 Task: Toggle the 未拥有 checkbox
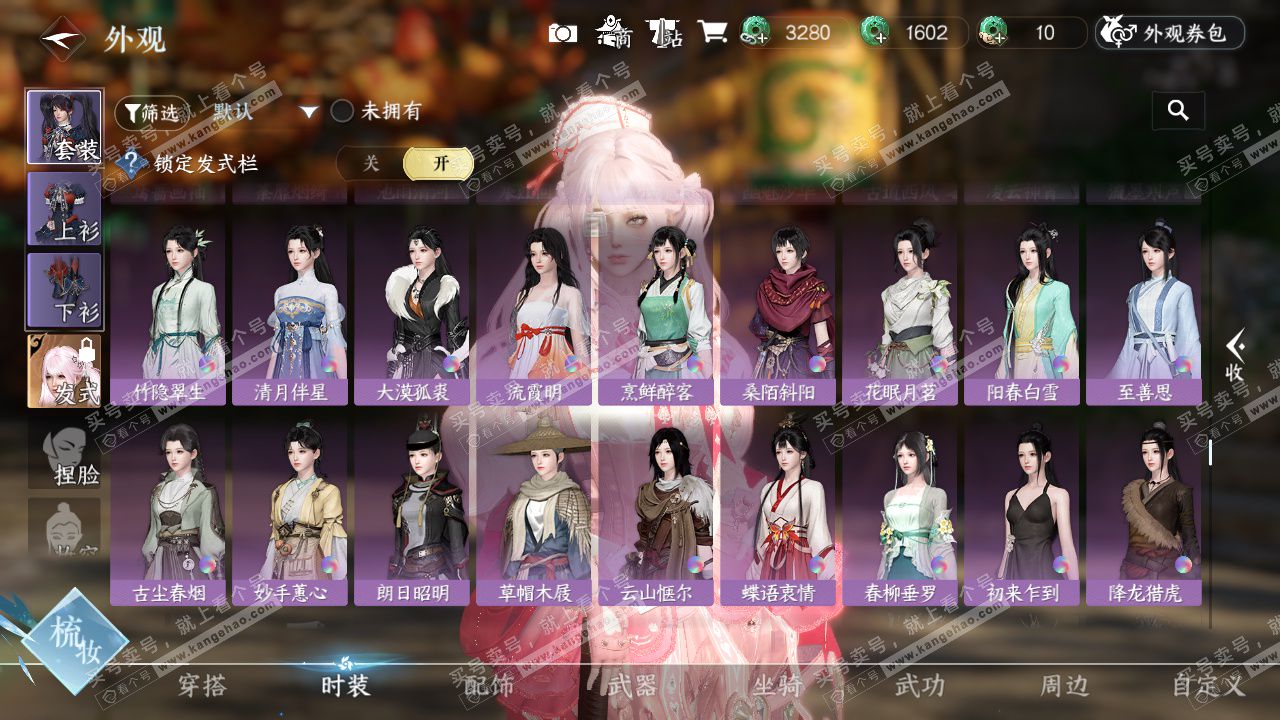point(343,111)
